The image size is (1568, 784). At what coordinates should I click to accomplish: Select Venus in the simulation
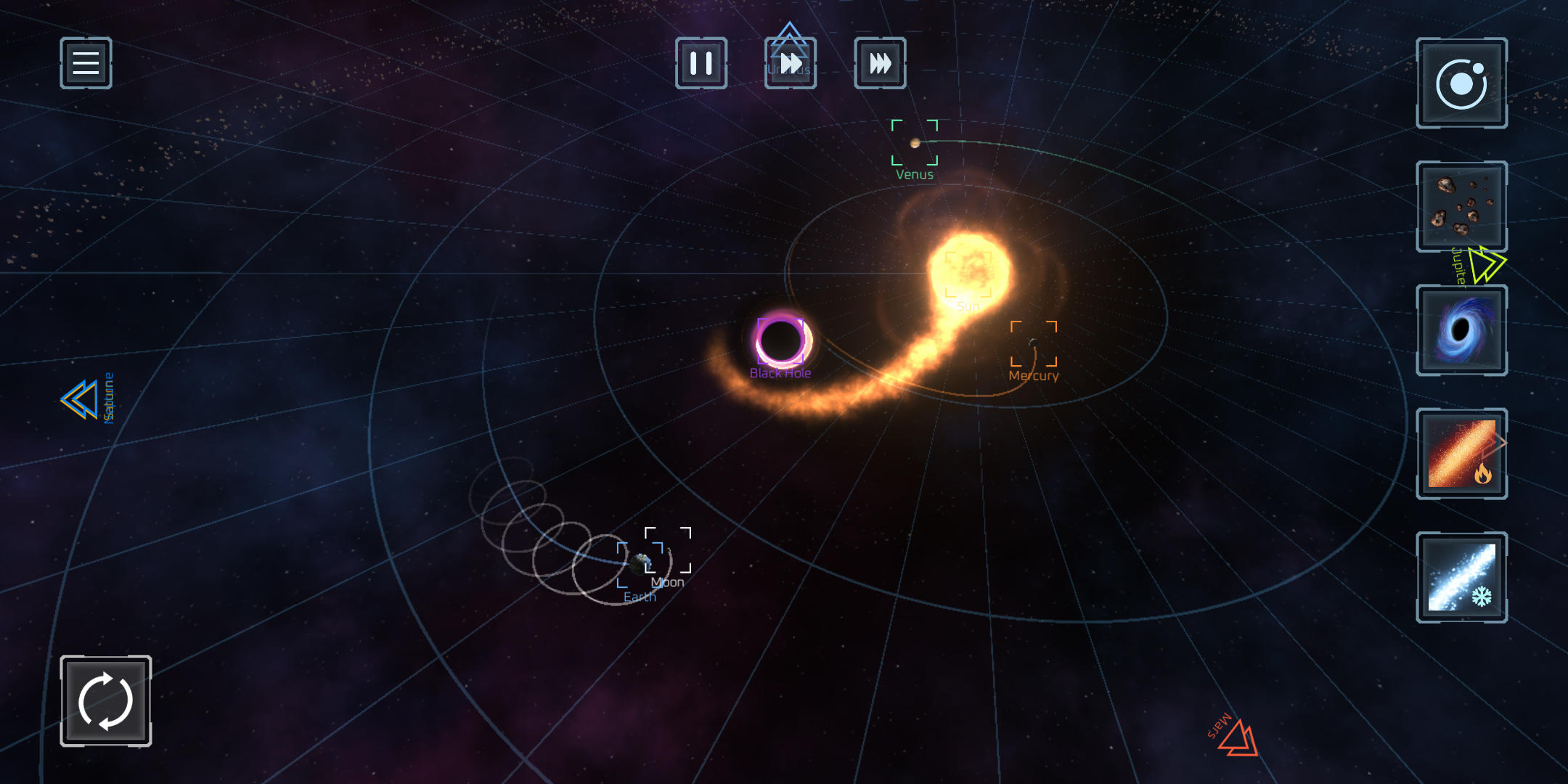tap(915, 143)
